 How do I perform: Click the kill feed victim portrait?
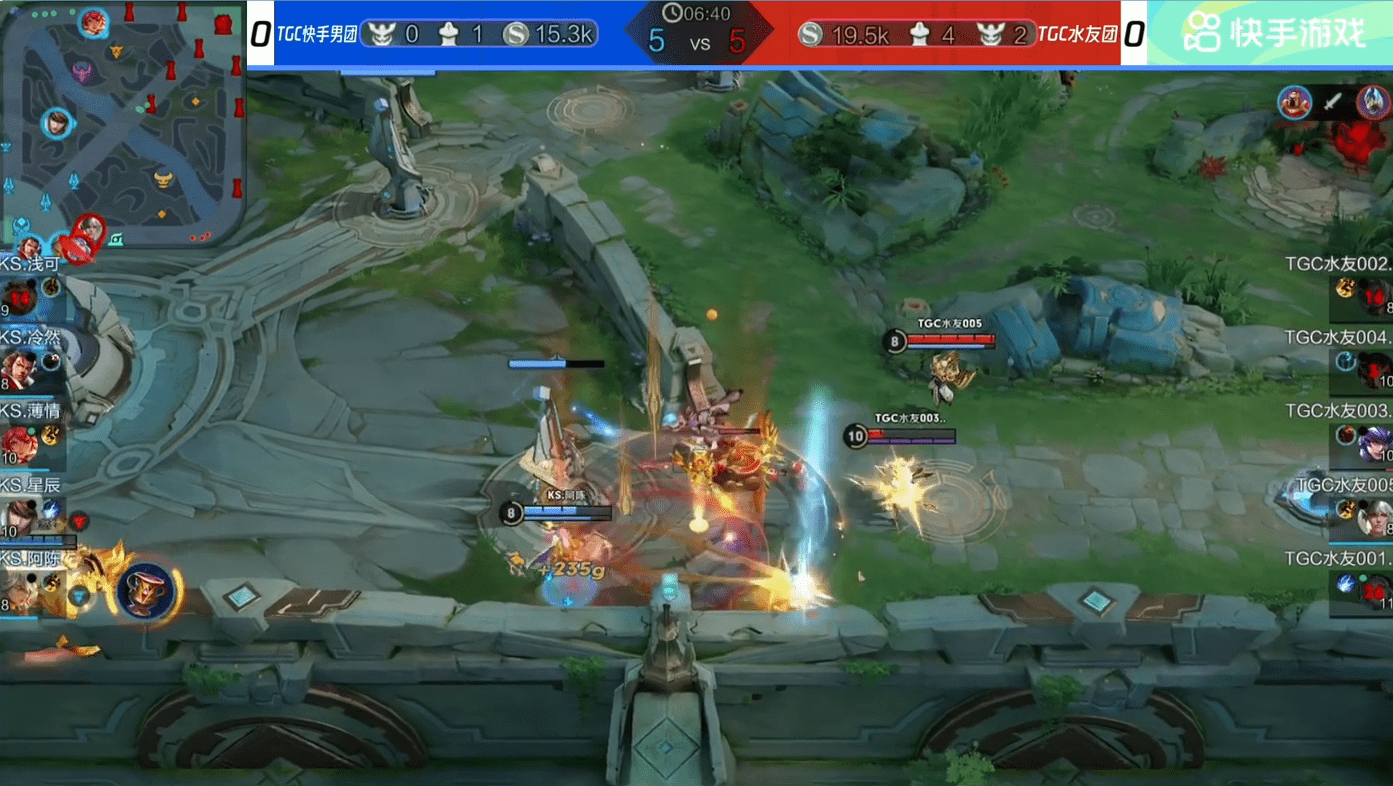[1373, 102]
